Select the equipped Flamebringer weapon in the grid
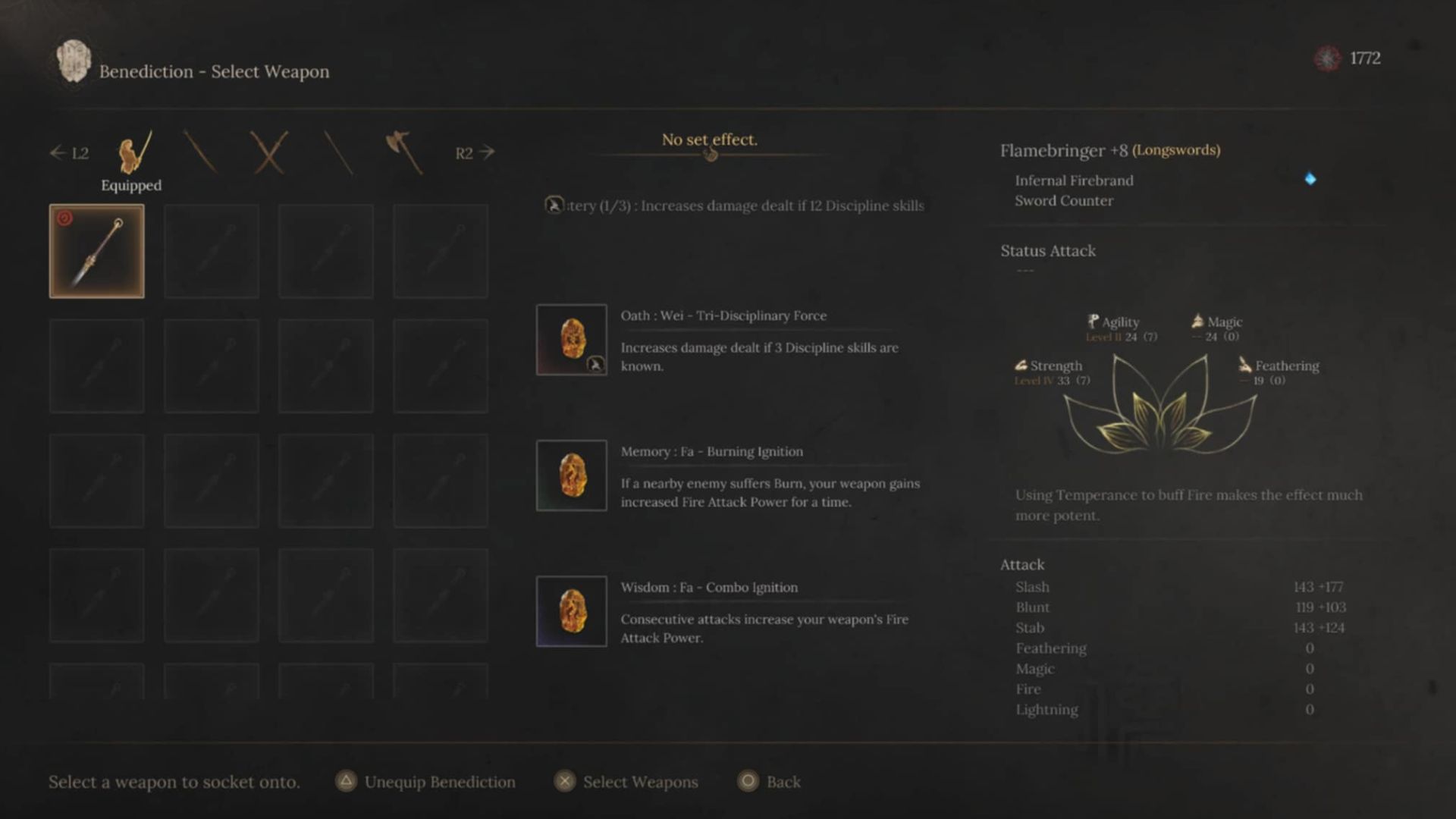 pos(97,250)
